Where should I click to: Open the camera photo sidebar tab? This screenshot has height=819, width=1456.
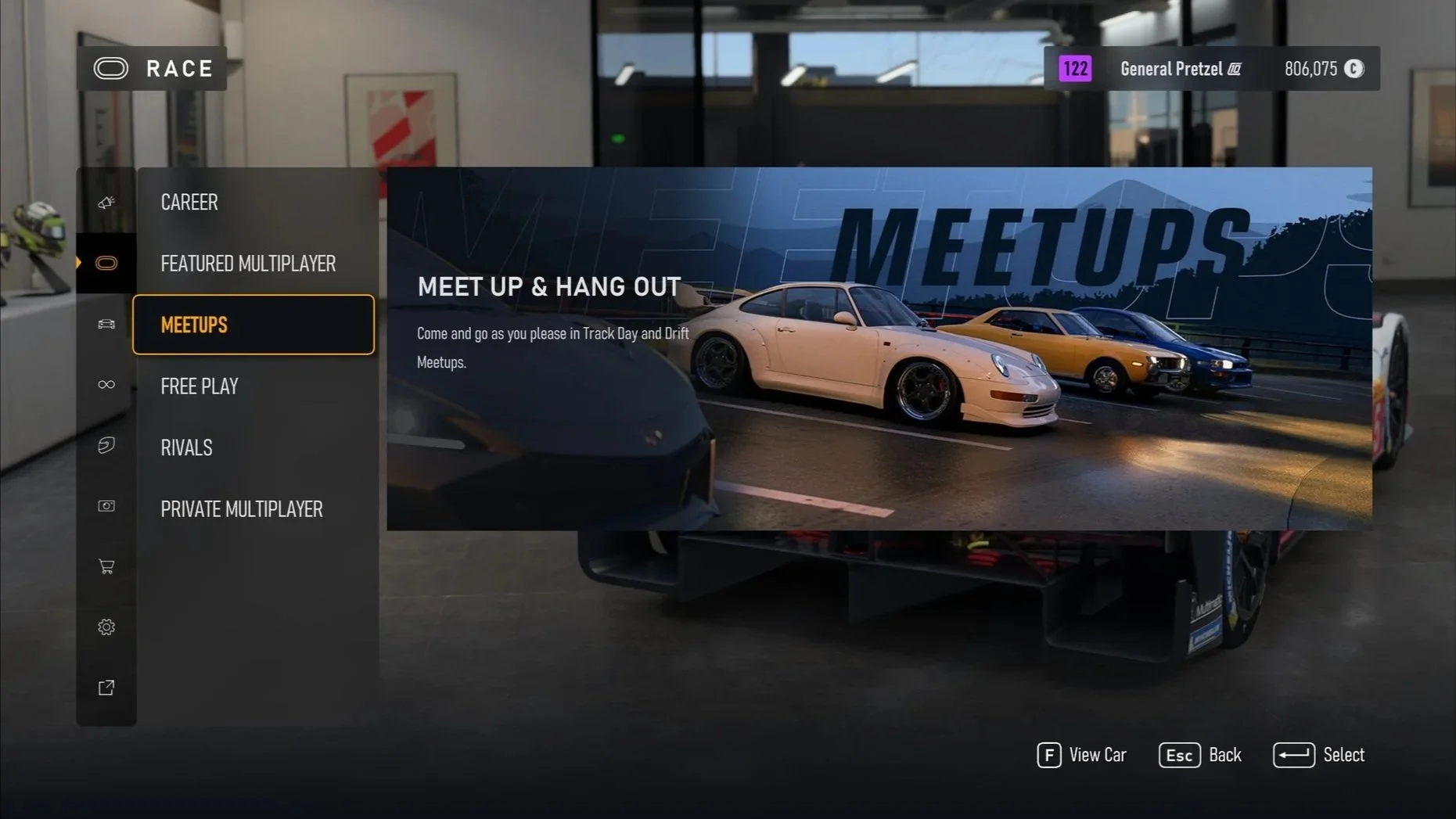coord(106,506)
